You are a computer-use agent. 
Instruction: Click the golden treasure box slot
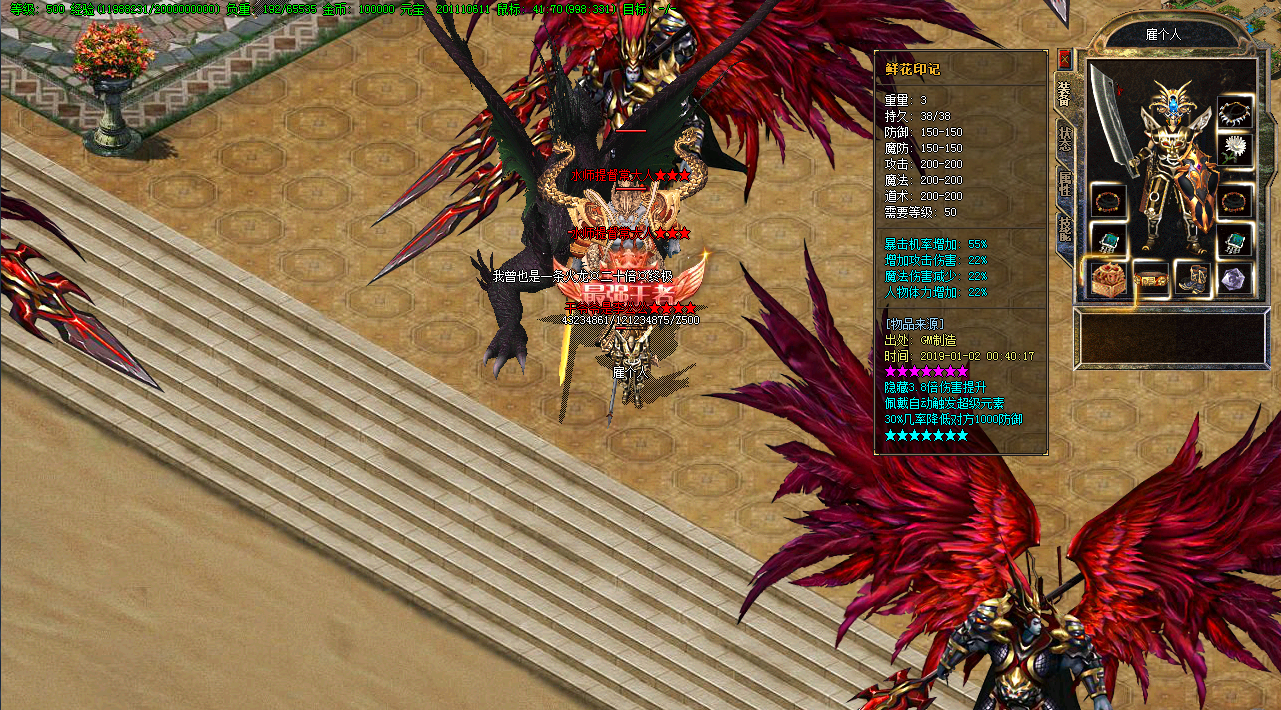pos(1108,279)
